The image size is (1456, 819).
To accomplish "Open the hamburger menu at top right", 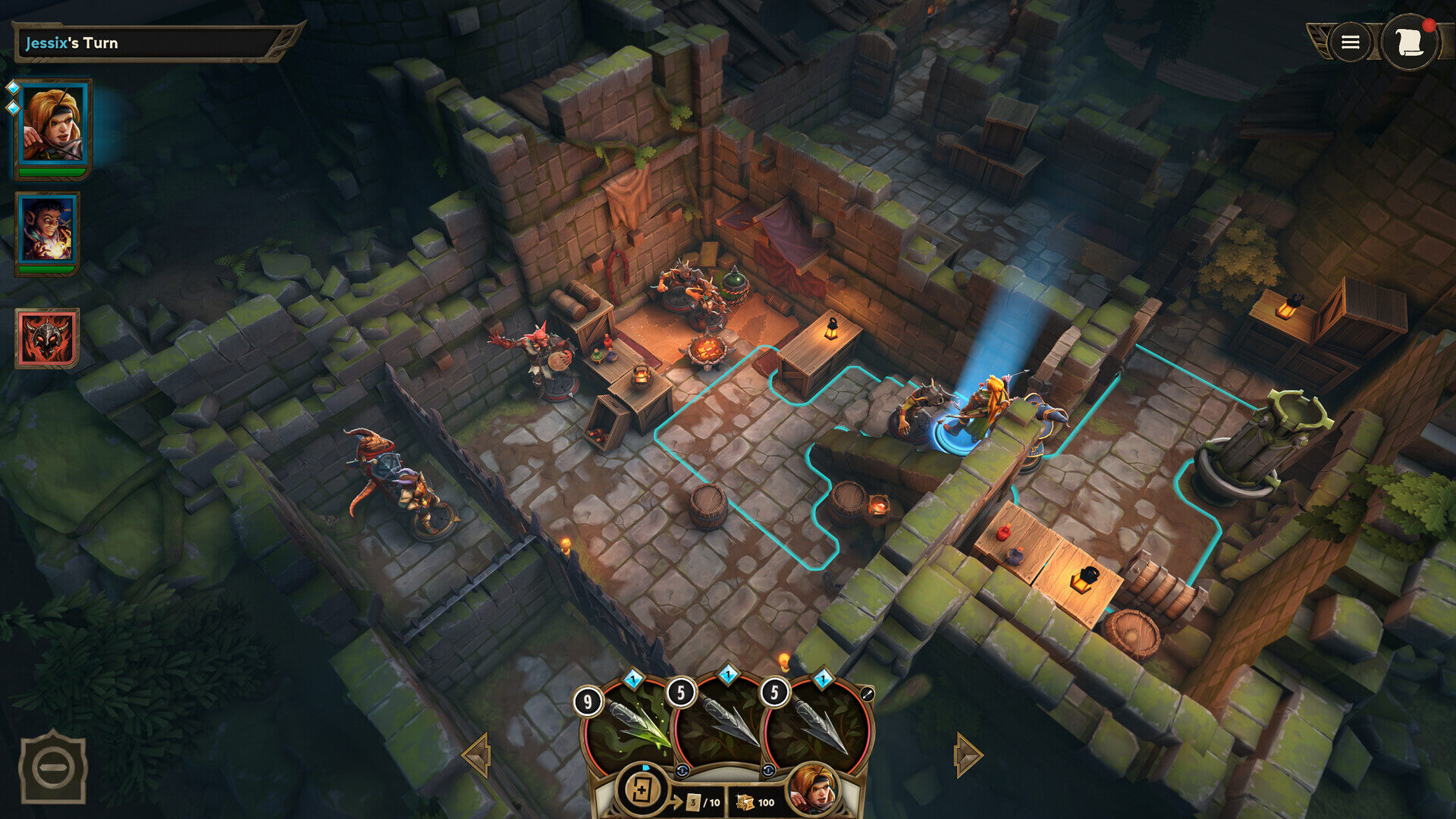I will point(1350,42).
